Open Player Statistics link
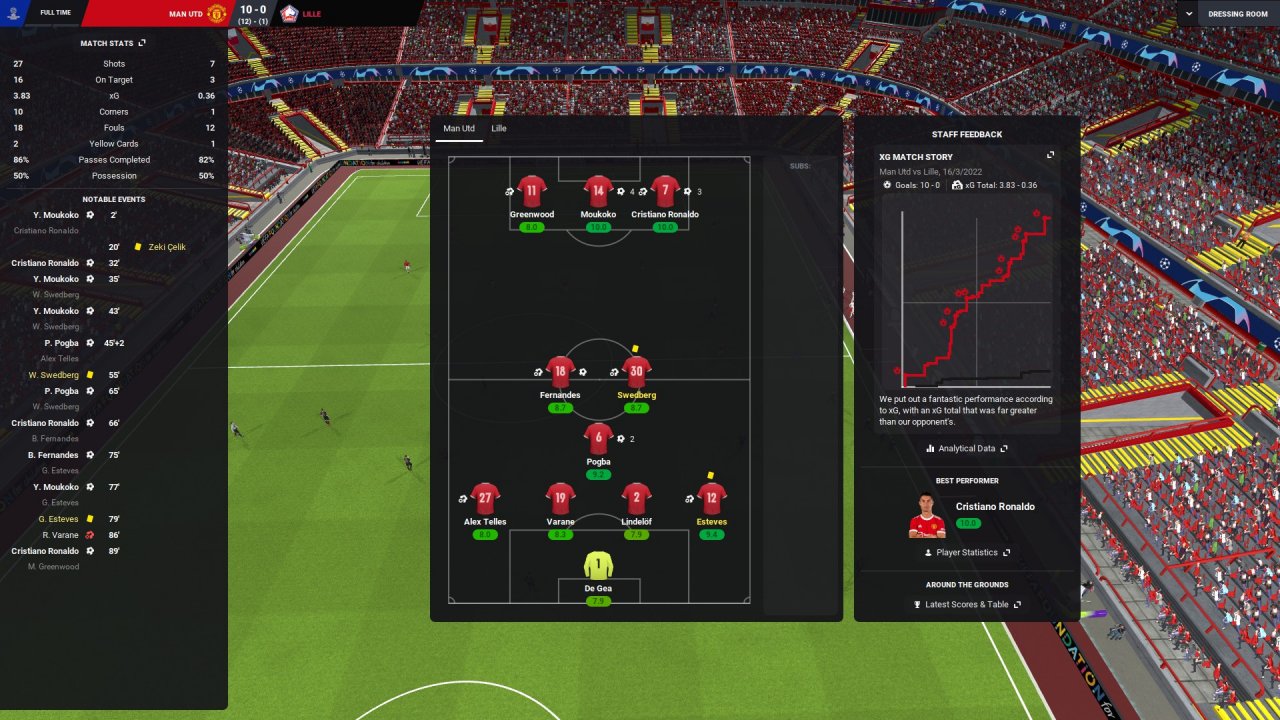The image size is (1280, 720). 966,552
